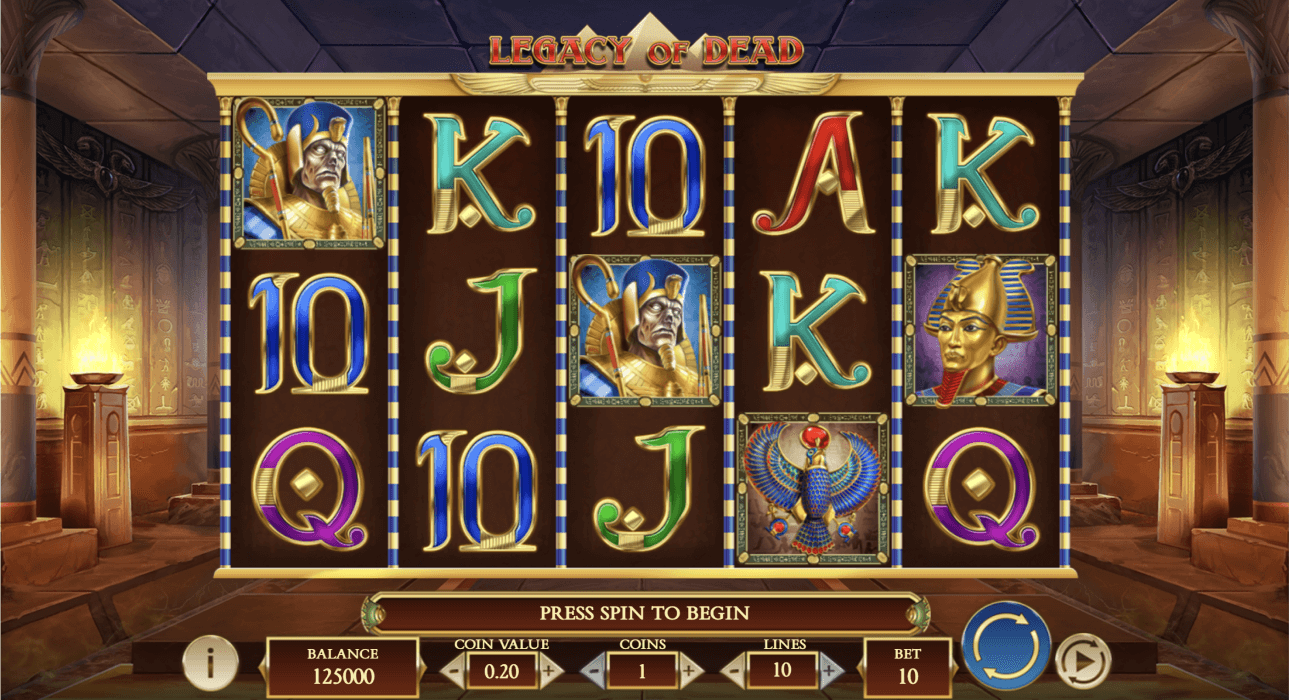The width and height of the screenshot is (1289, 700).
Task: Reduce the number of coins
Action: (x=594, y=670)
